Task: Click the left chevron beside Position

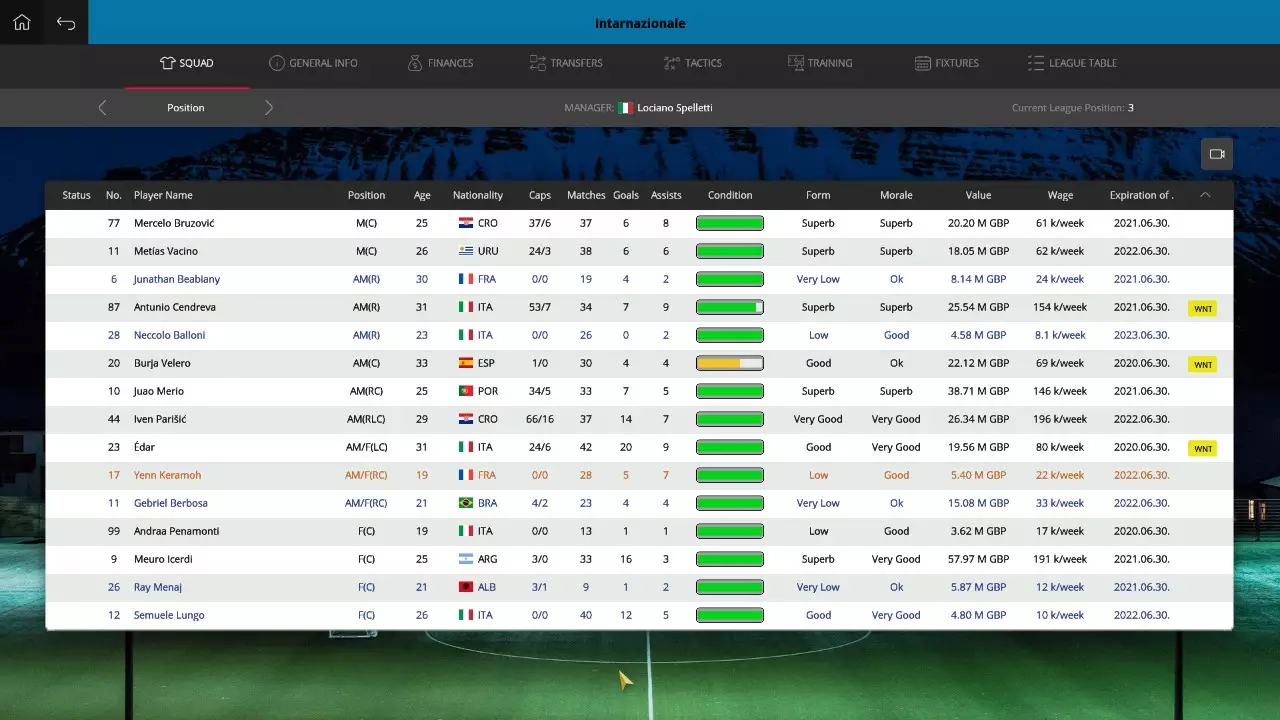Action: click(x=101, y=107)
